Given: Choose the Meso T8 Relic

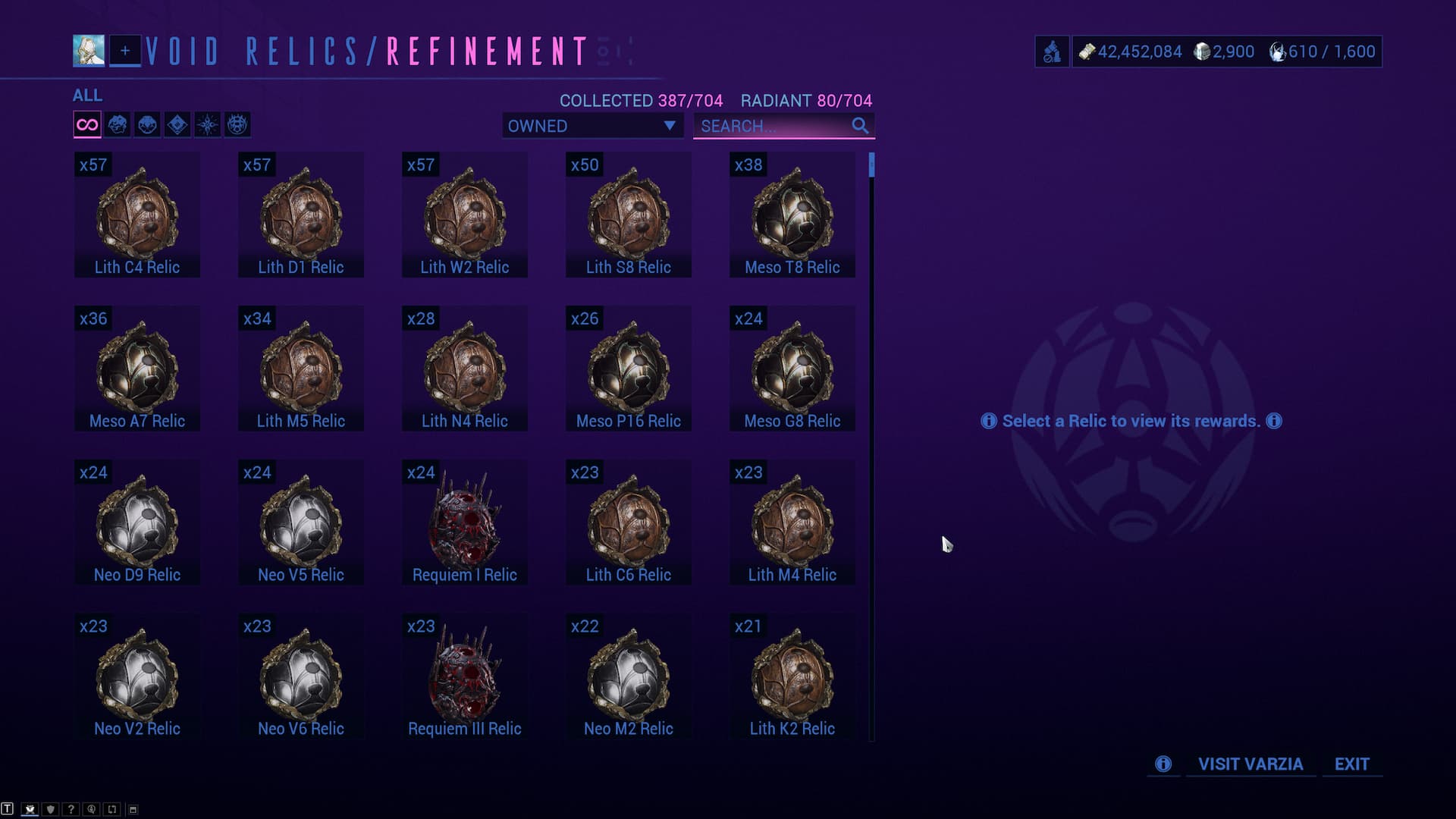Looking at the screenshot, I should click(x=792, y=215).
